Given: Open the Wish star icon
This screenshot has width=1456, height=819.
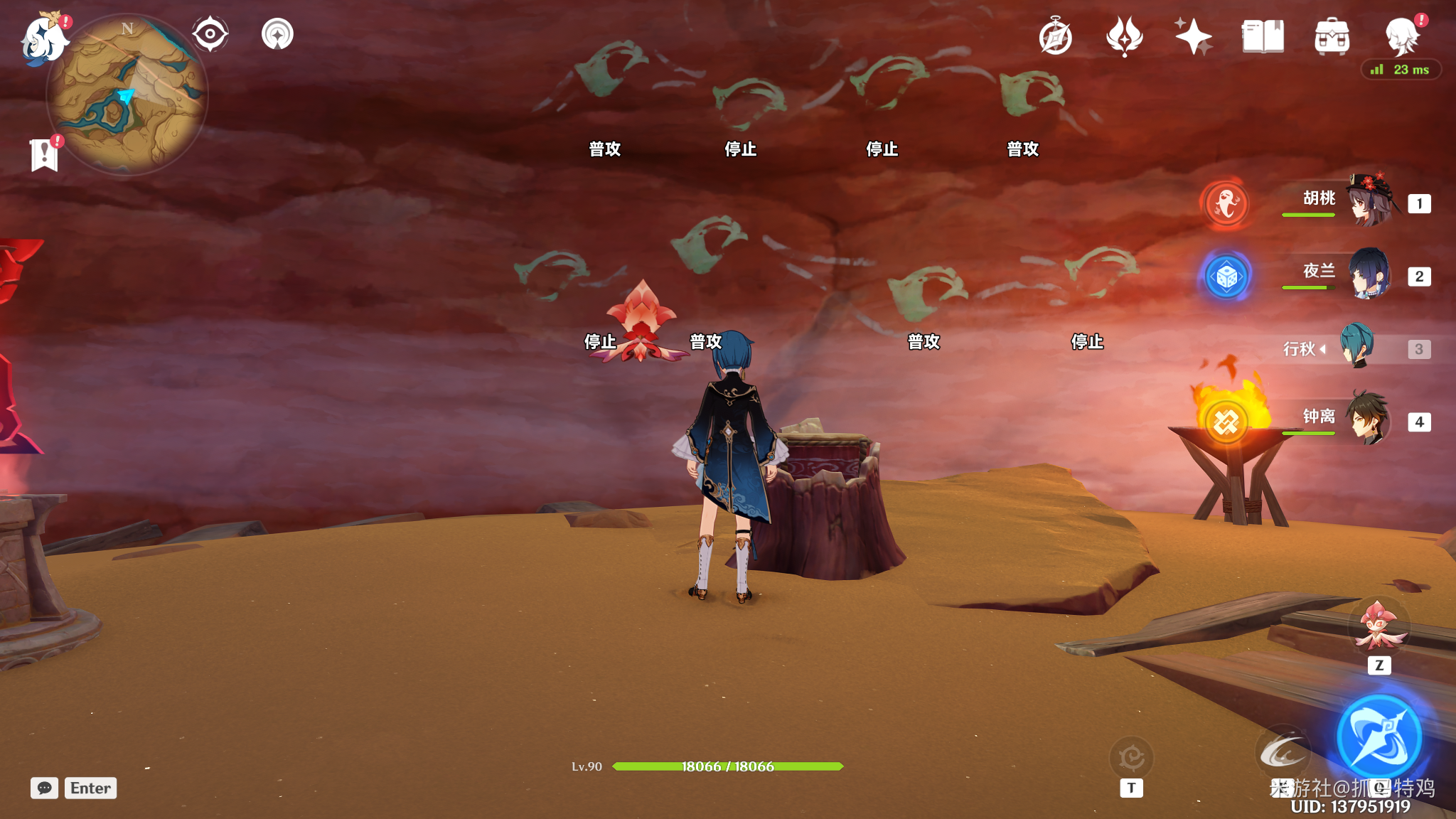Looking at the screenshot, I should pos(1193,37).
